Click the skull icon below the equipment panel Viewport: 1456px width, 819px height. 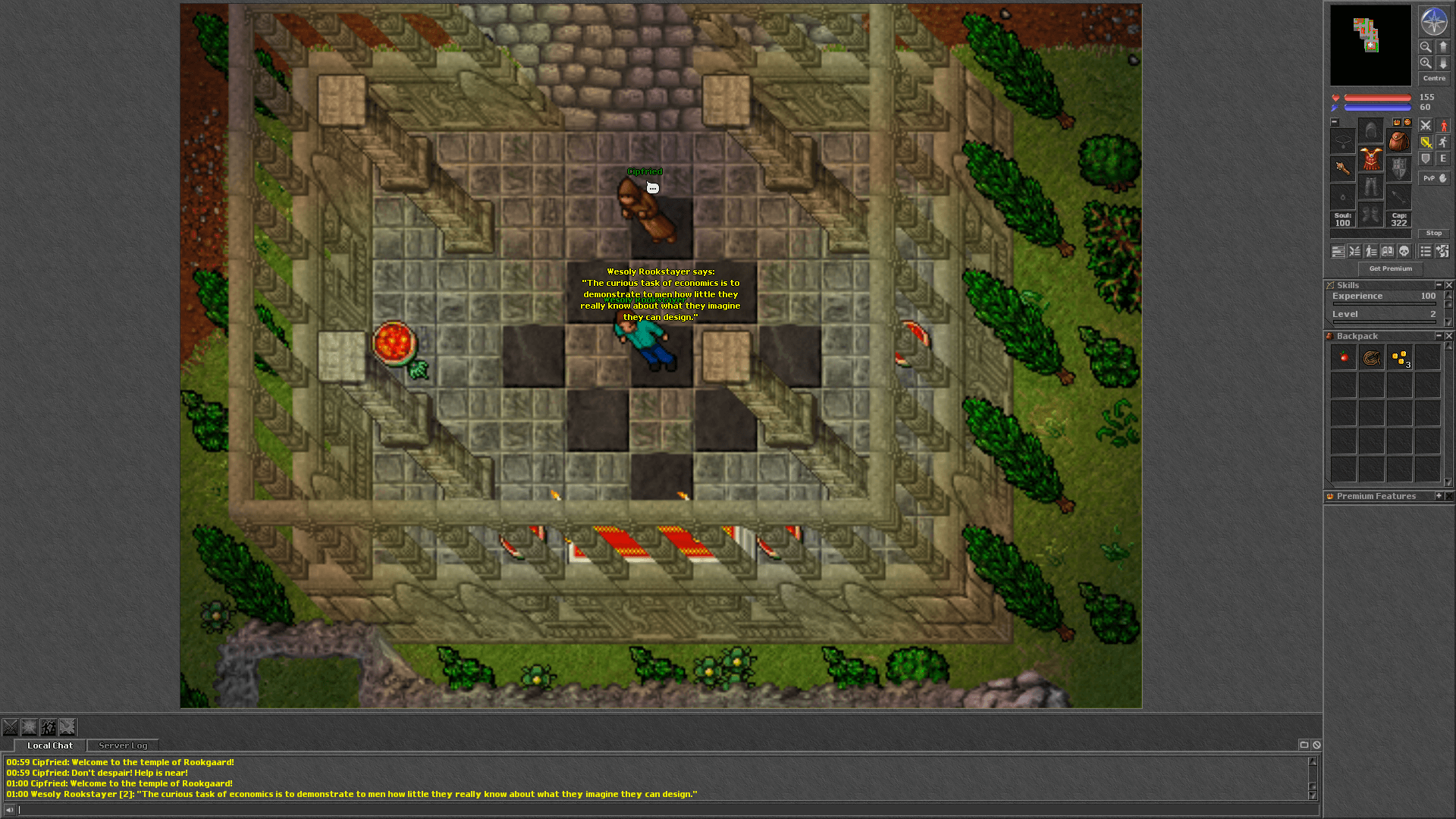(1404, 251)
